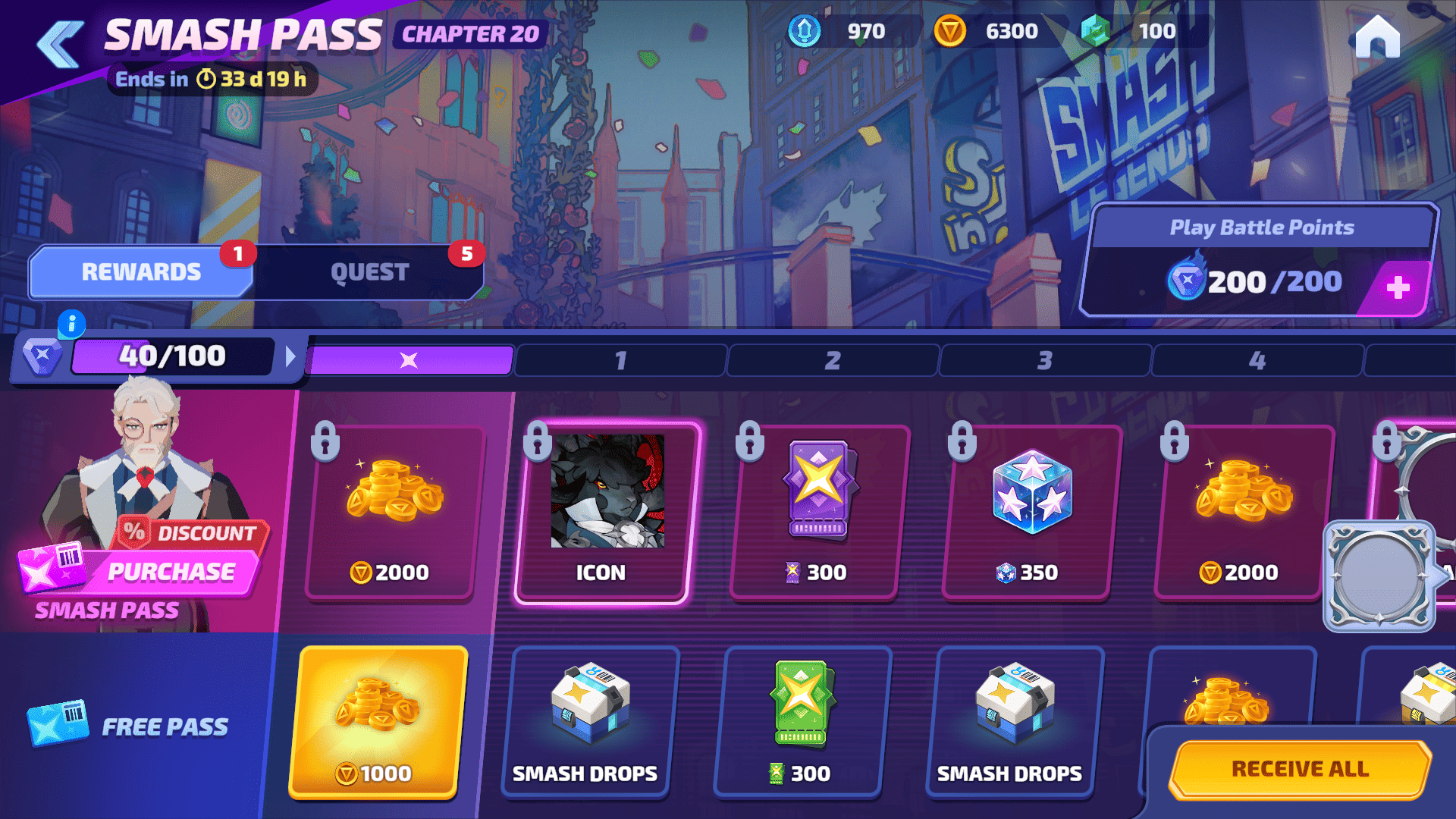Open the blue info icon
This screenshot has height=819, width=1456.
coord(71,325)
